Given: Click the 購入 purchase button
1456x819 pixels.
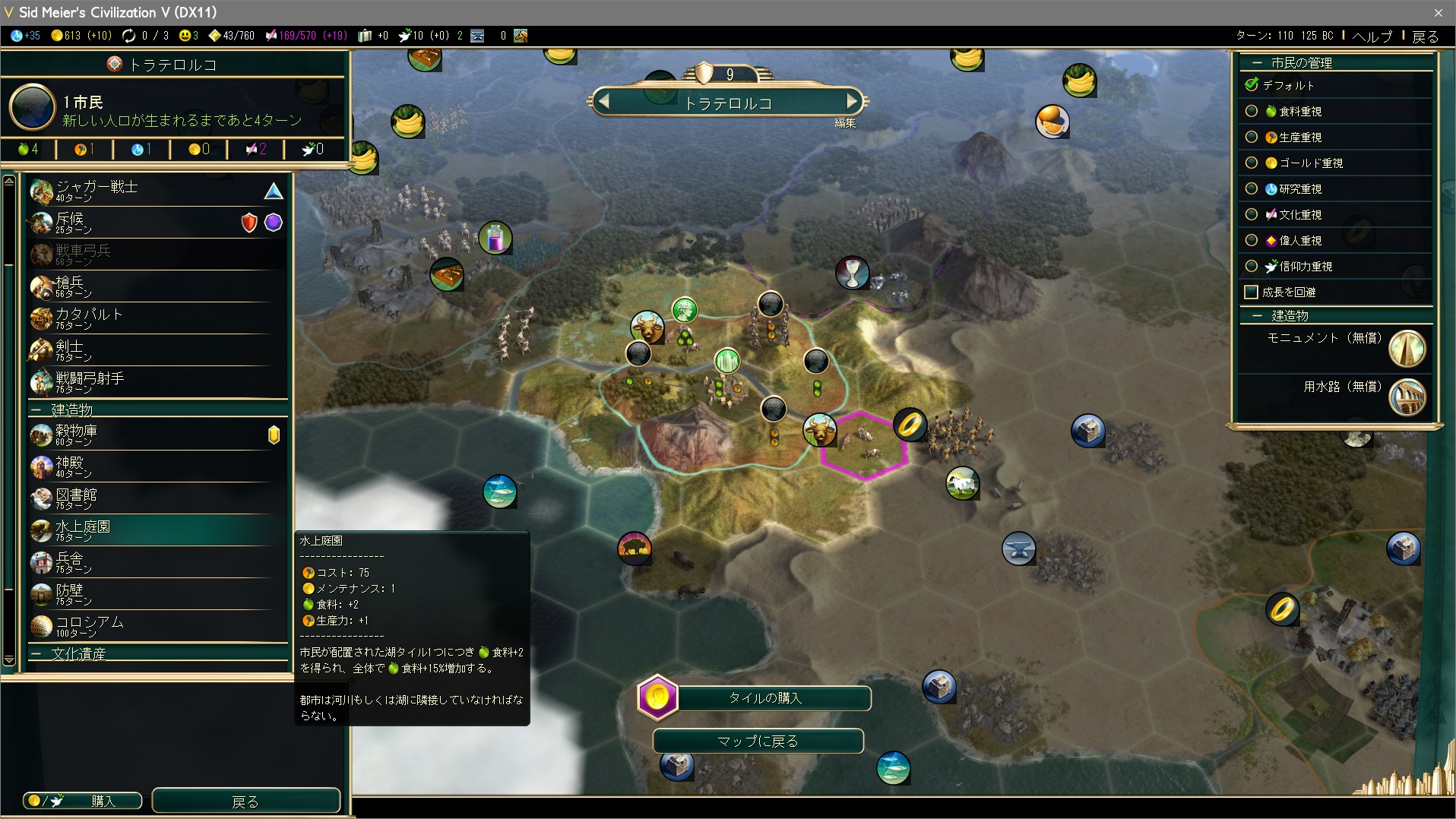Looking at the screenshot, I should pos(83,801).
